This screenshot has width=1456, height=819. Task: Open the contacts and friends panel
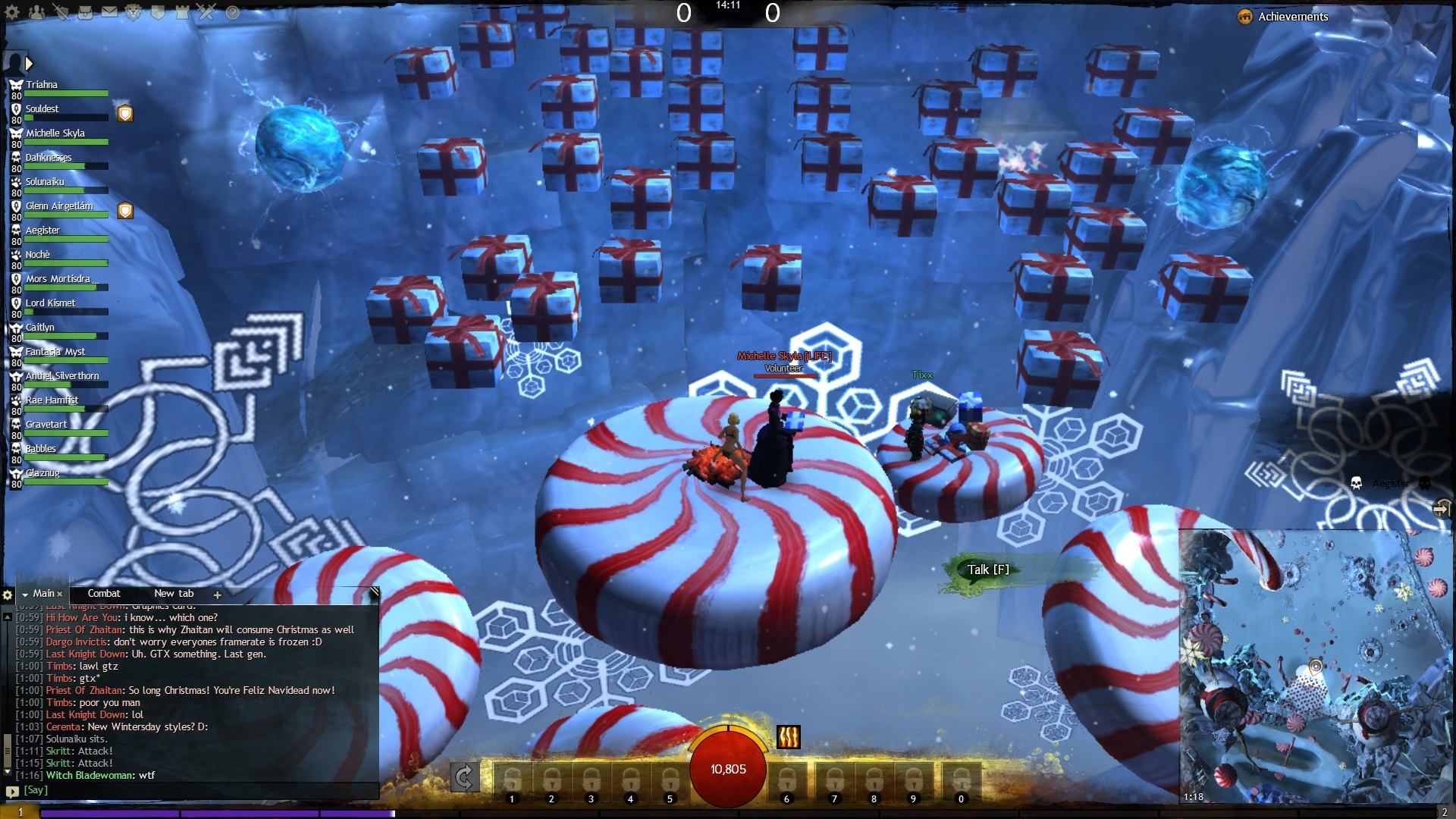point(36,12)
